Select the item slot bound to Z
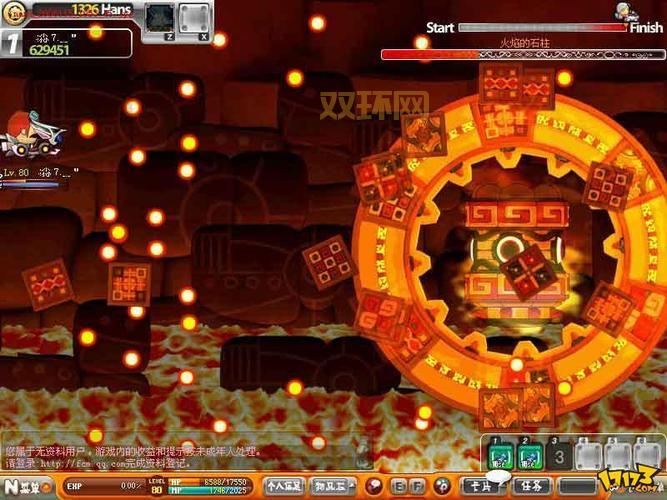The height and width of the screenshot is (500, 667). coord(159,17)
